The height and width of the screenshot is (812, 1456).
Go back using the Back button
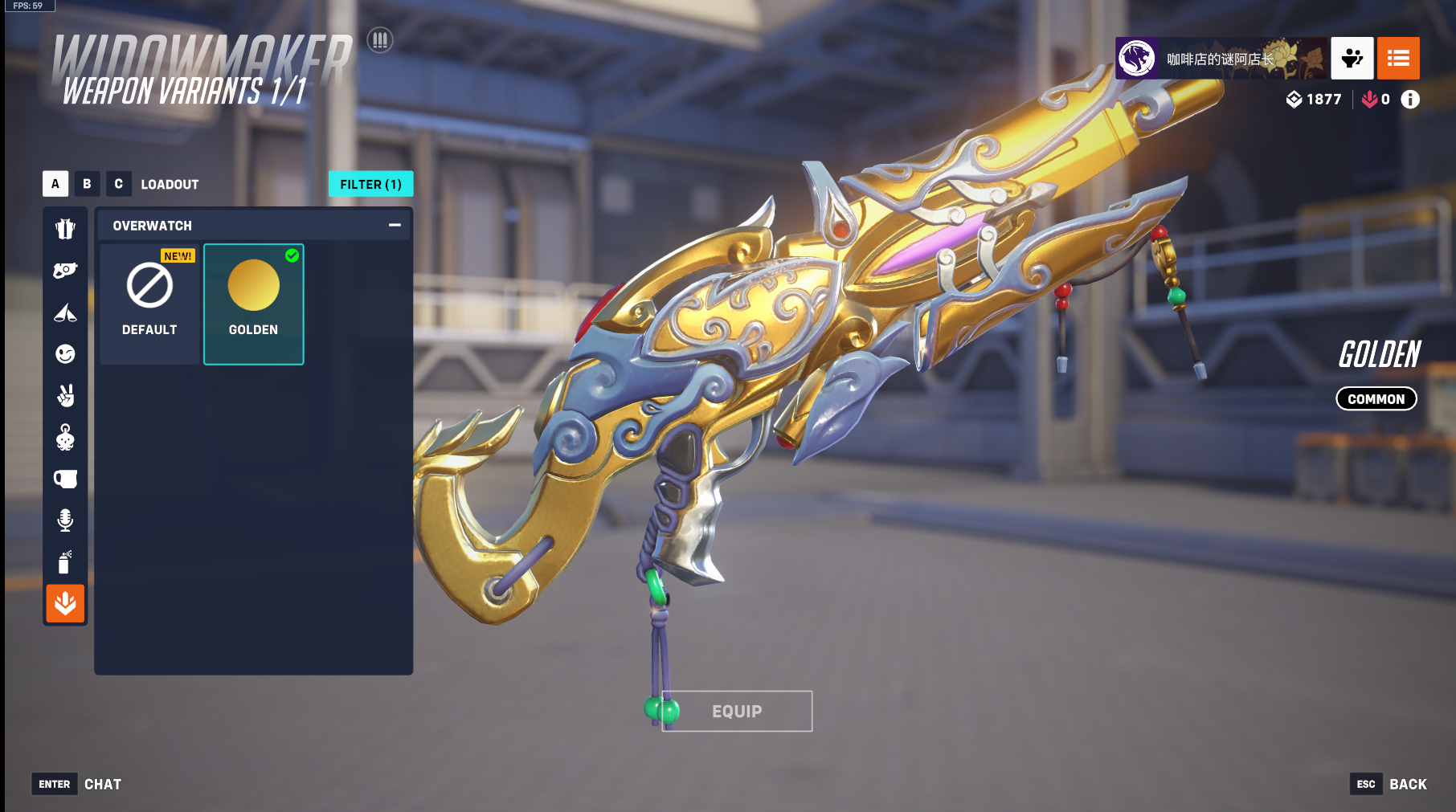click(1391, 784)
